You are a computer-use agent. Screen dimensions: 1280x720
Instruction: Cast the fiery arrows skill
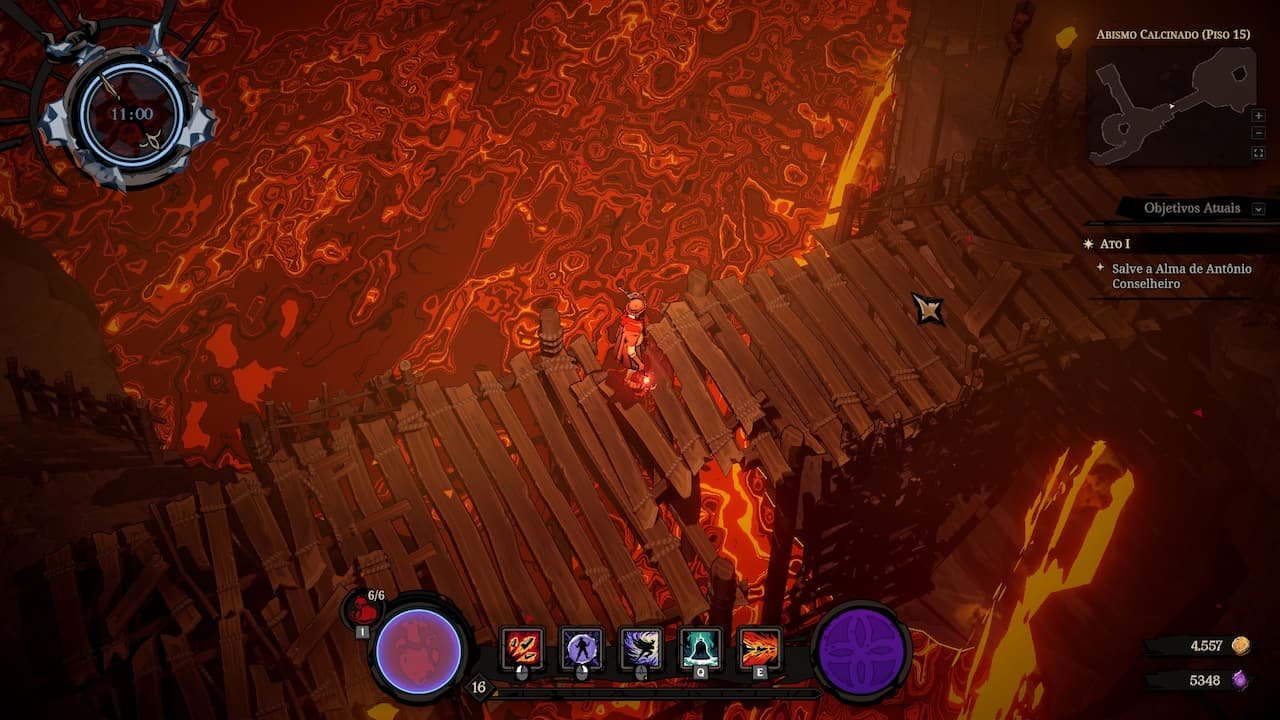(760, 647)
